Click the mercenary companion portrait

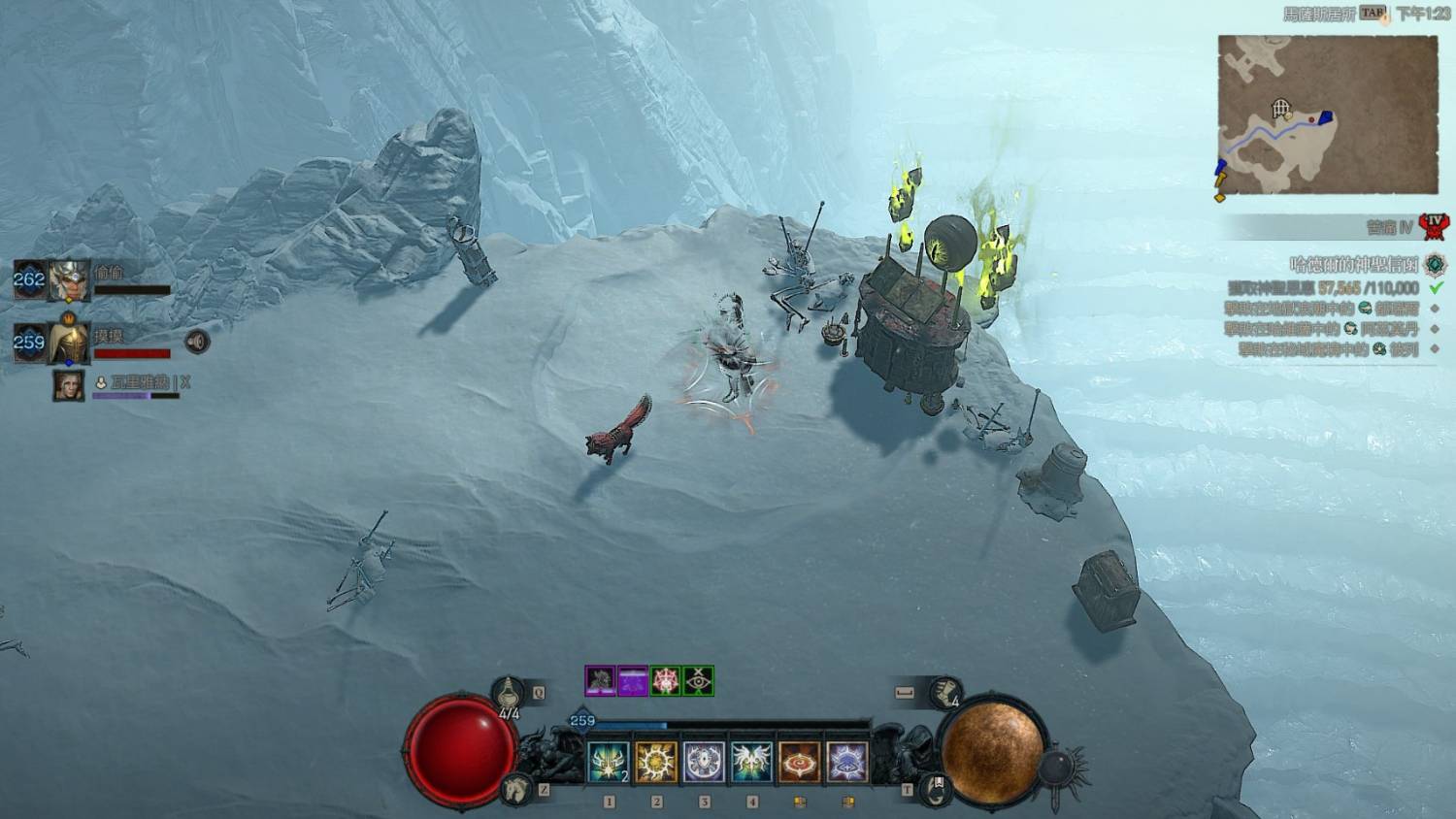coord(68,384)
